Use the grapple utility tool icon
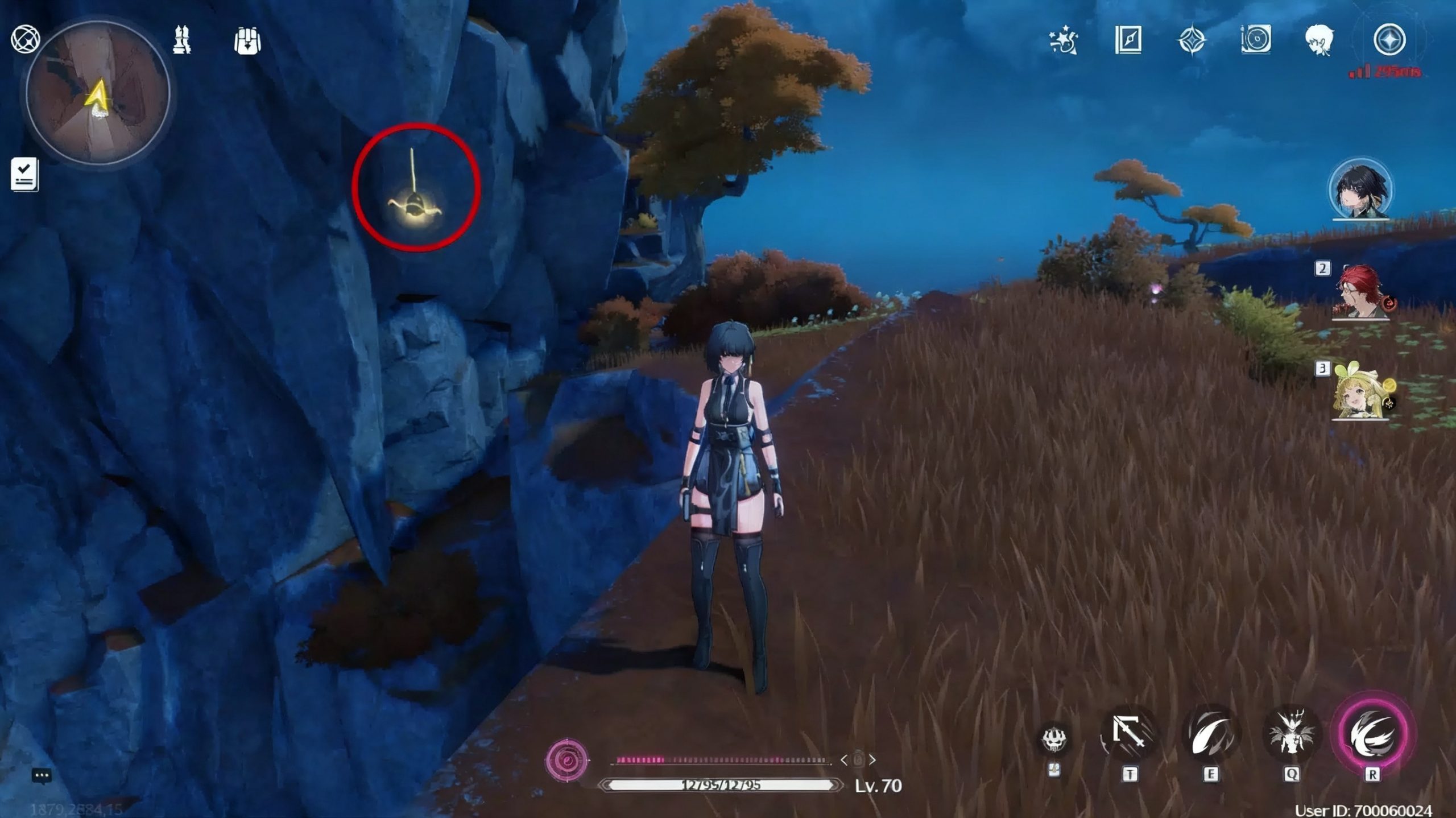The height and width of the screenshot is (818, 1456). tap(1129, 736)
